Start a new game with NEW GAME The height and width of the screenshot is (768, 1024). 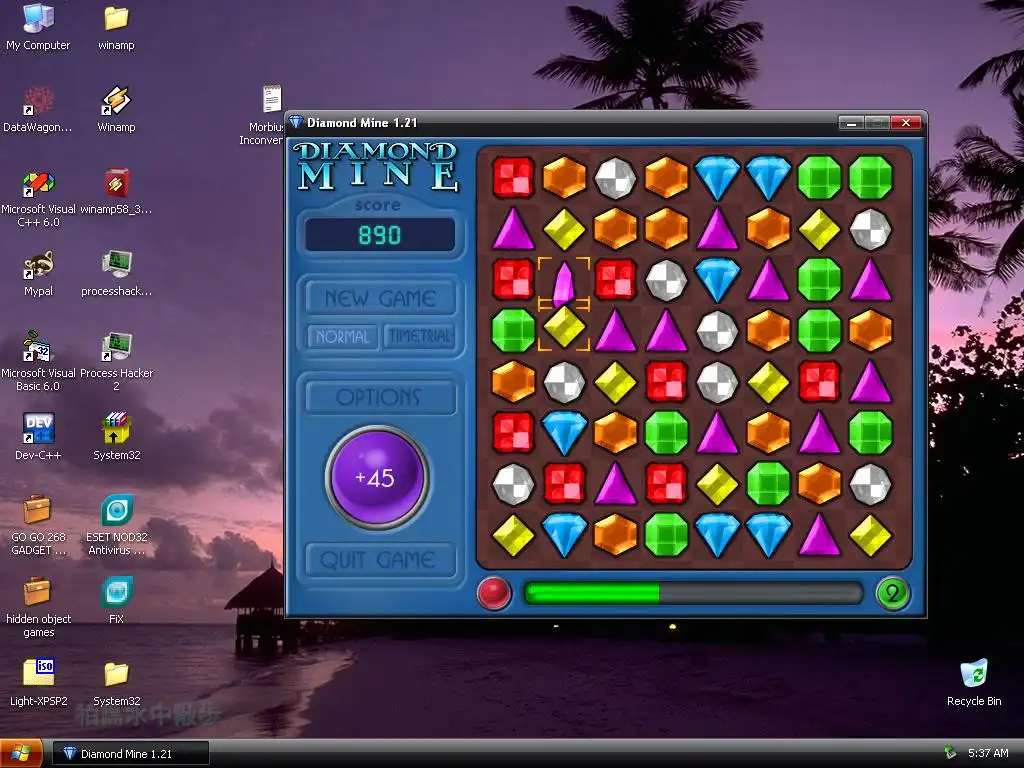[x=380, y=298]
